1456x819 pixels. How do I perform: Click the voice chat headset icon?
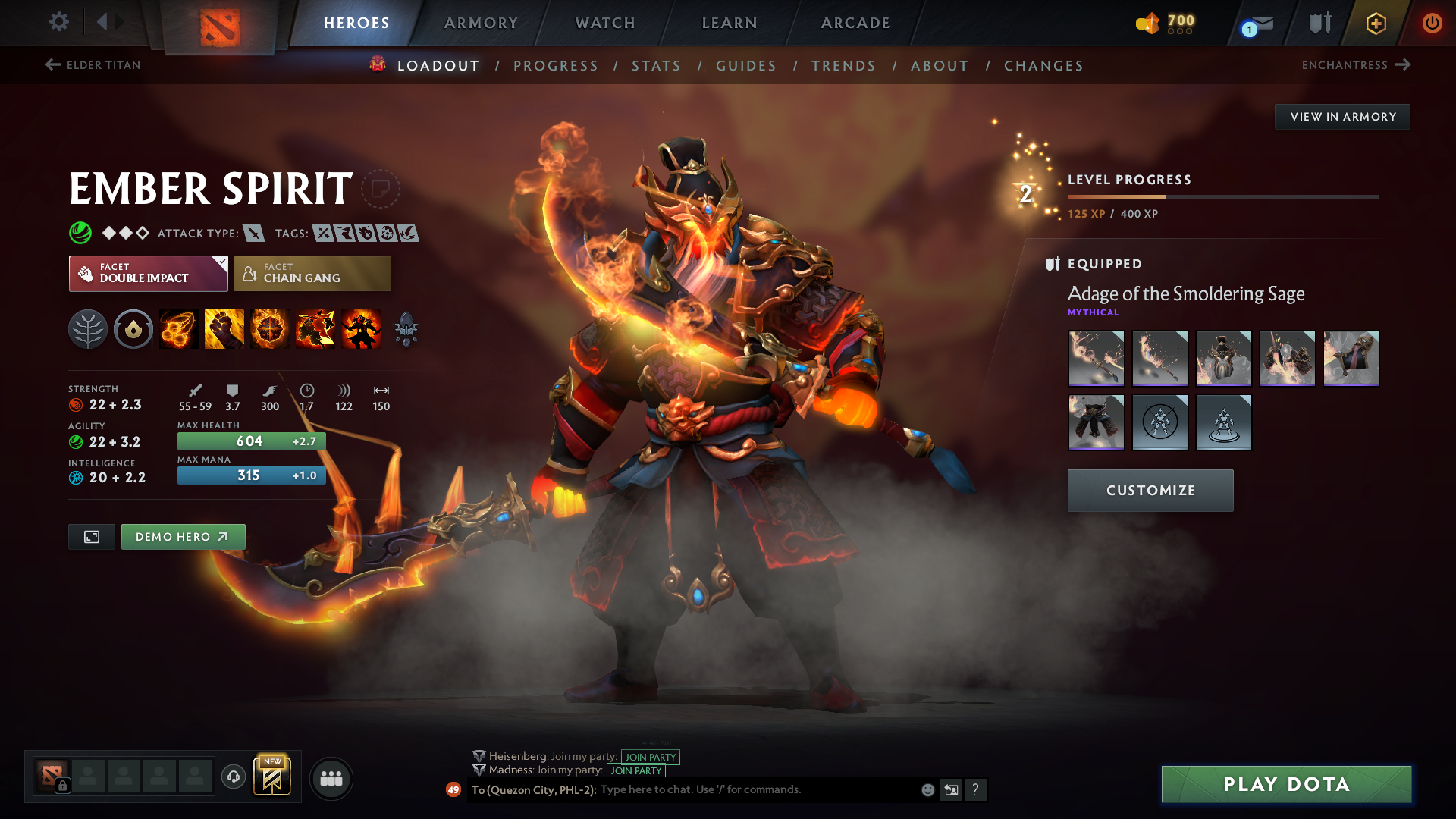coord(234,778)
